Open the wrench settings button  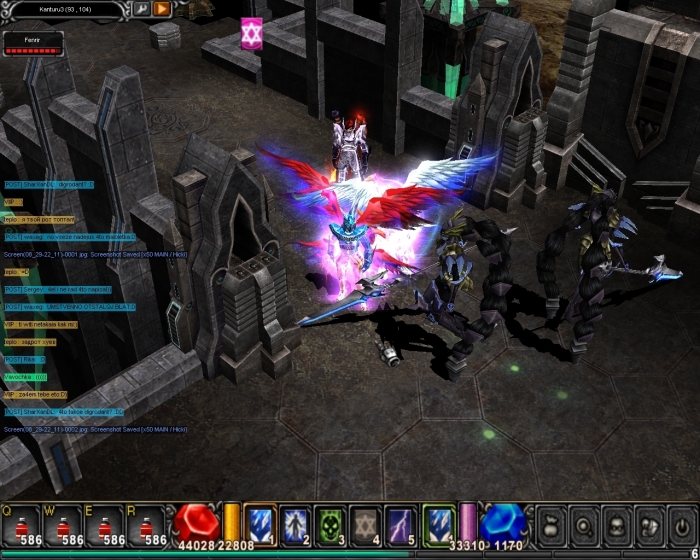pyautogui.click(x=141, y=9)
